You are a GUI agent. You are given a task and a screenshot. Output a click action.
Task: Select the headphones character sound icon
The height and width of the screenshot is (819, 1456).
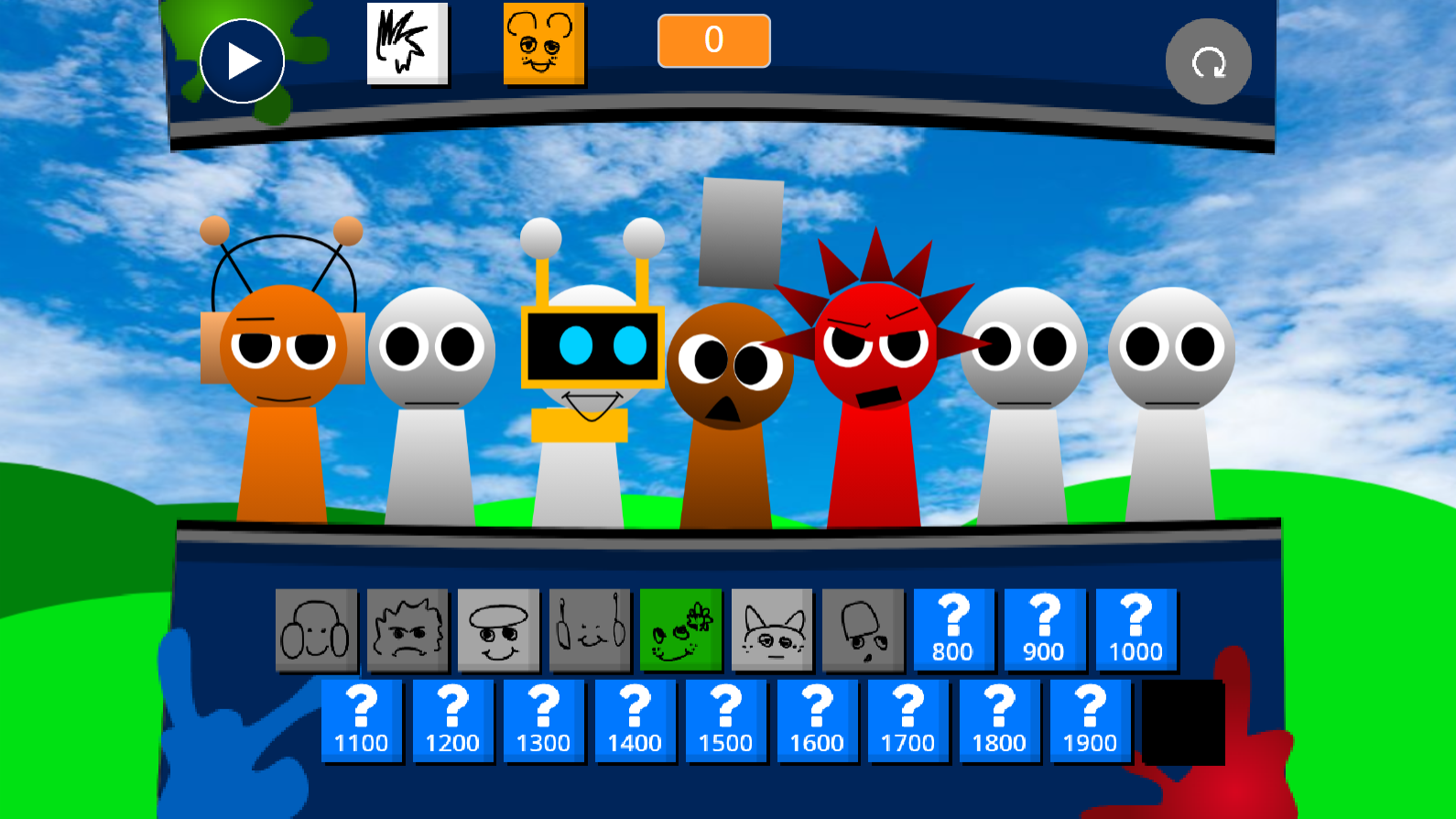coord(317,628)
